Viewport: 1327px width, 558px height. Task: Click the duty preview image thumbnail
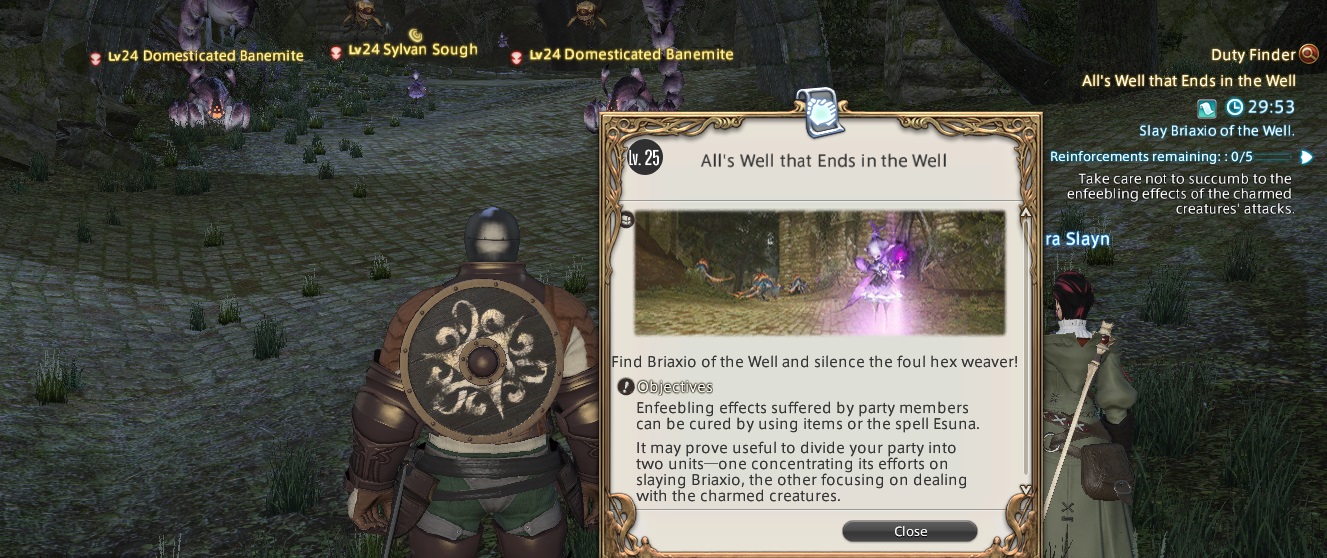click(819, 272)
